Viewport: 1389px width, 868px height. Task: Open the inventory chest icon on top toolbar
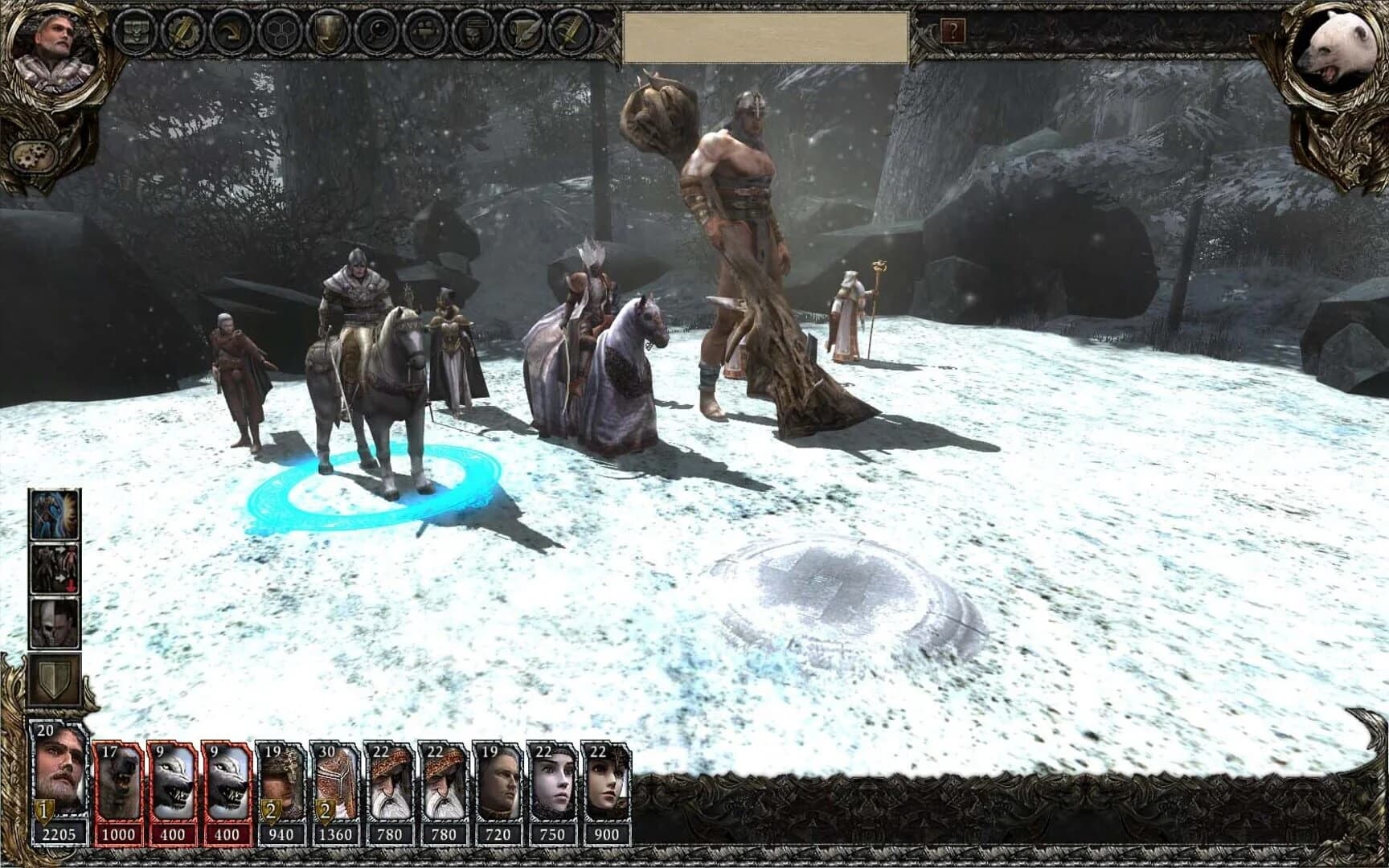[x=138, y=33]
